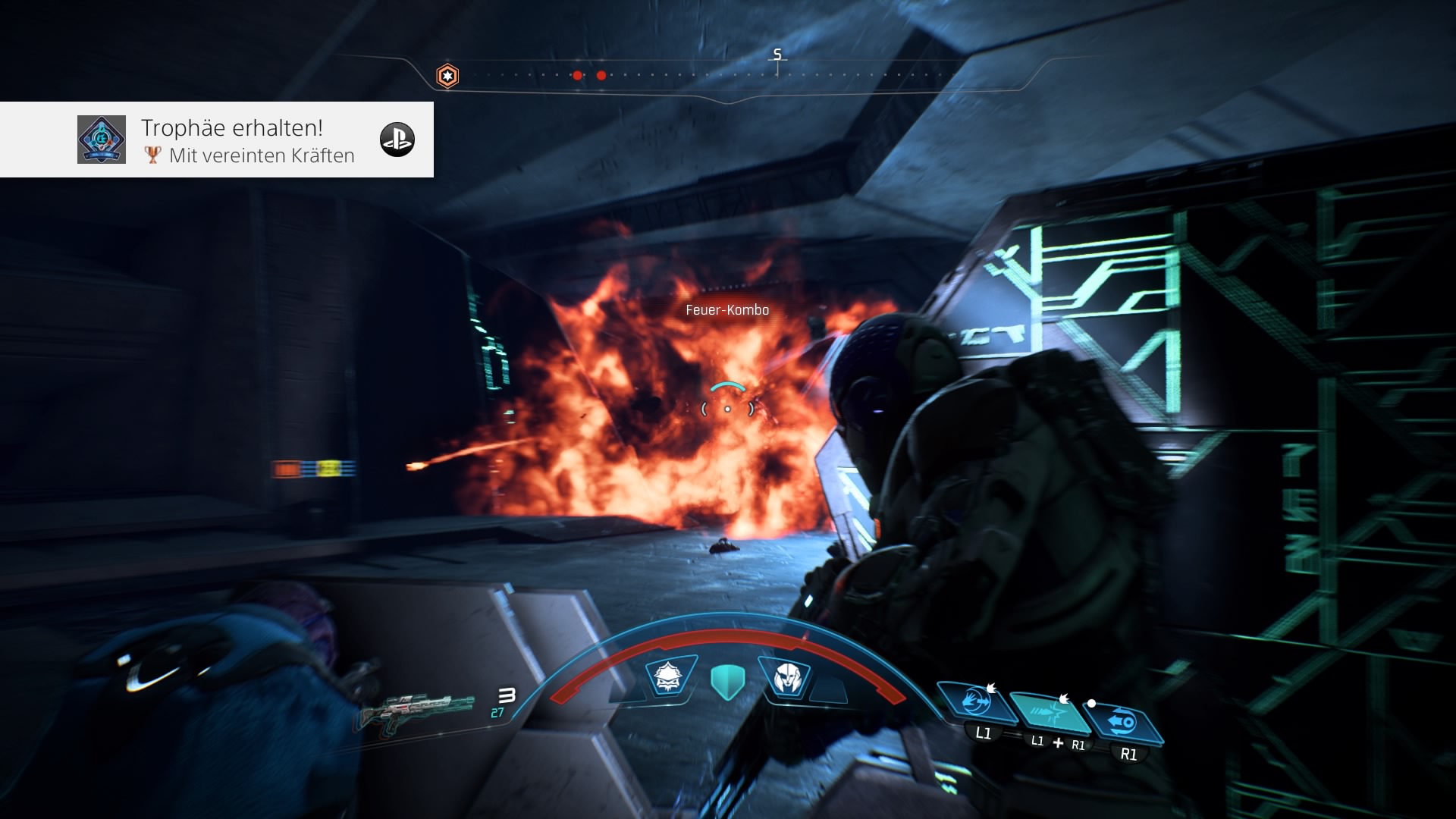Click the PlayStation logo in the notification

(397, 140)
